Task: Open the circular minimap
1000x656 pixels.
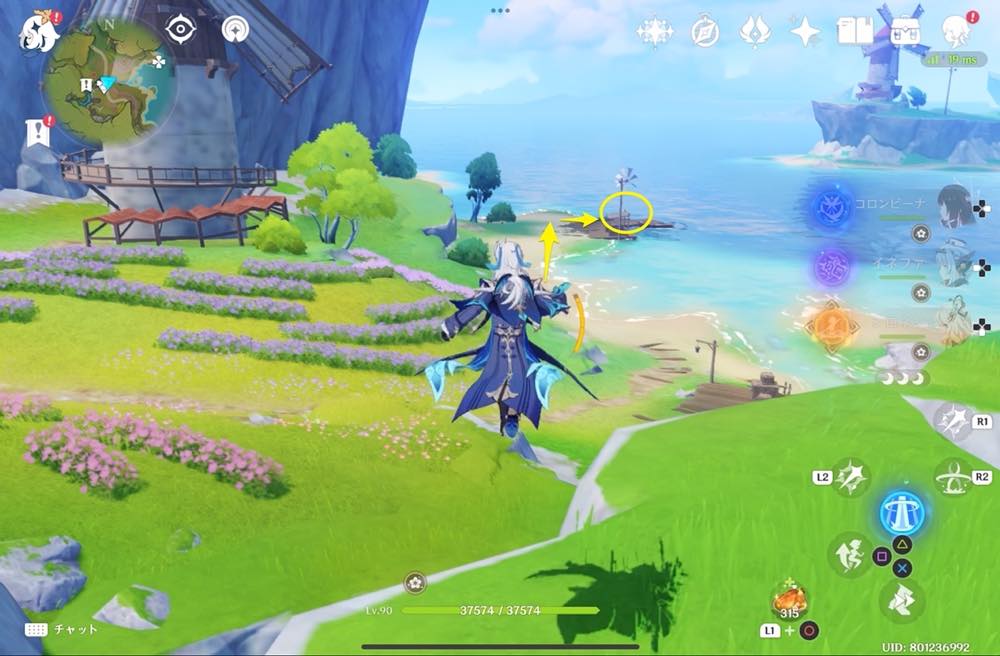Action: [x=110, y=81]
